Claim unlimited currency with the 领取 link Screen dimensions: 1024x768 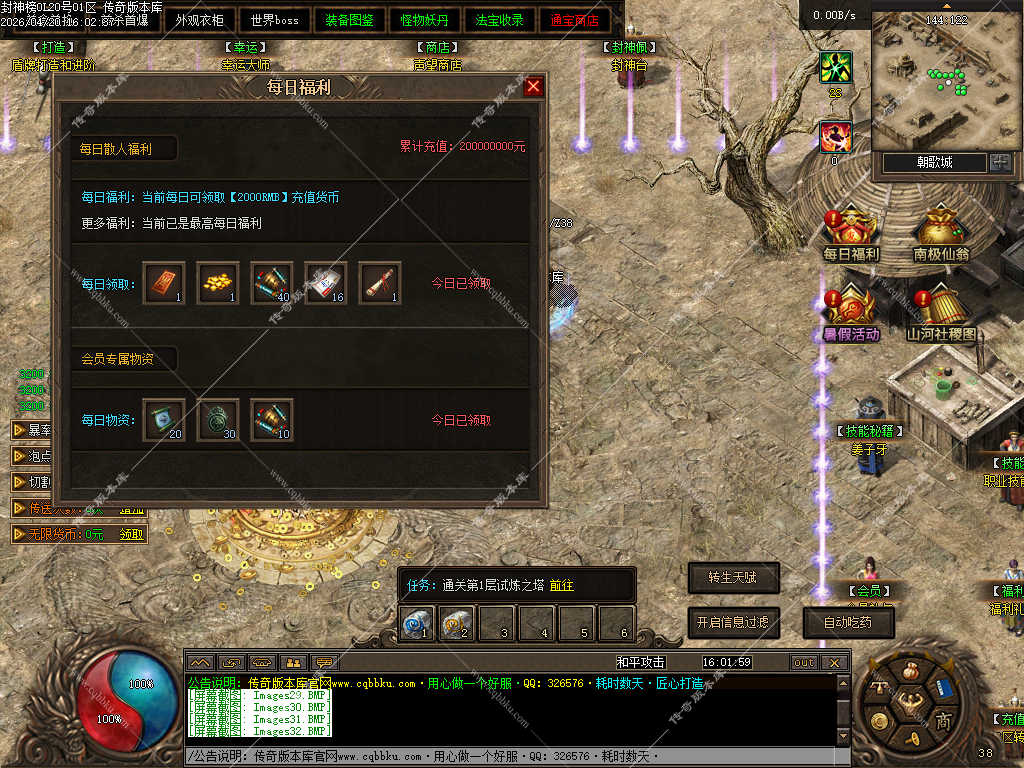pyautogui.click(x=132, y=535)
